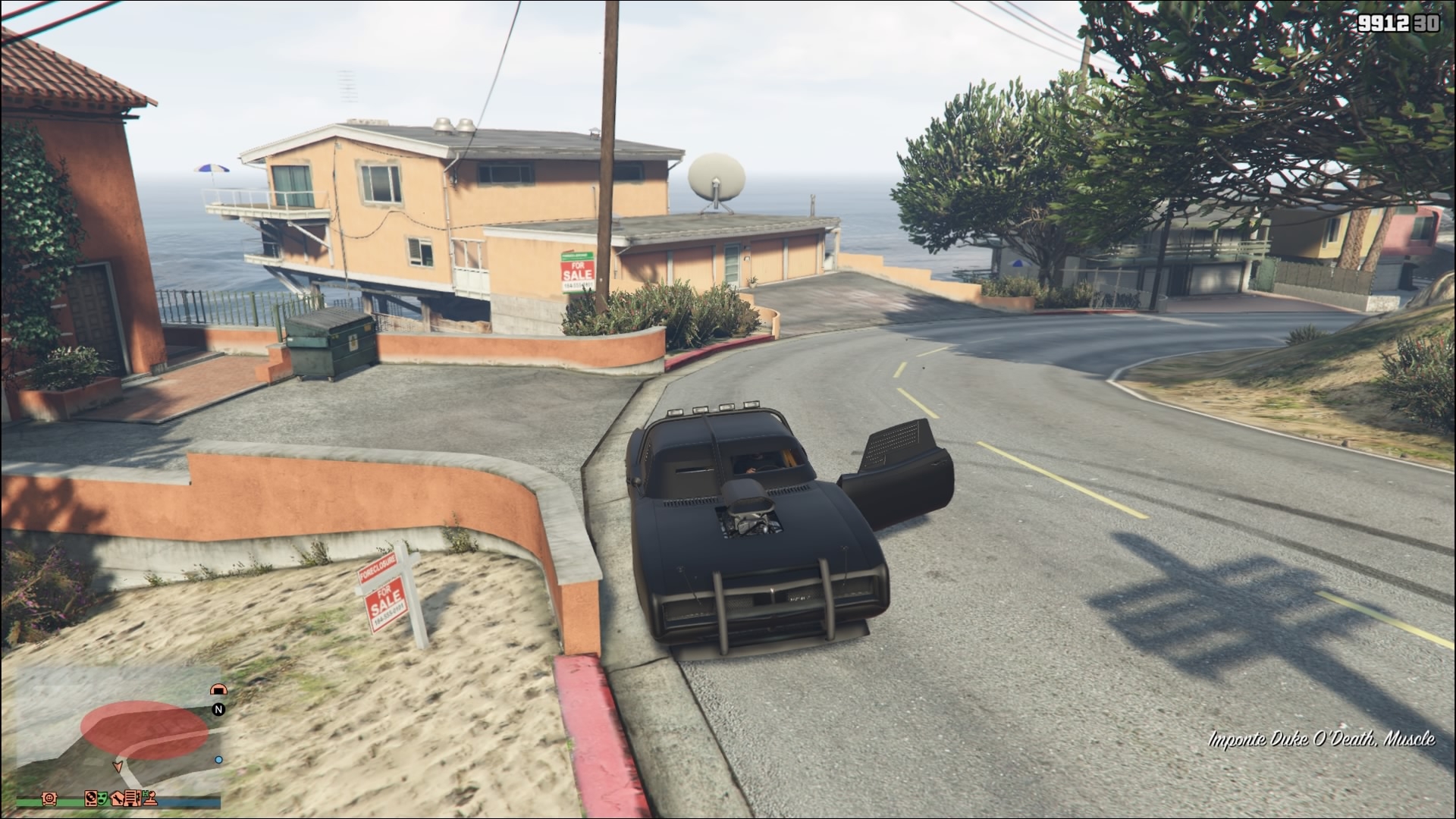Choose the turntable record blip
Image resolution: width=1456 pixels, height=819 pixels.
point(90,799)
